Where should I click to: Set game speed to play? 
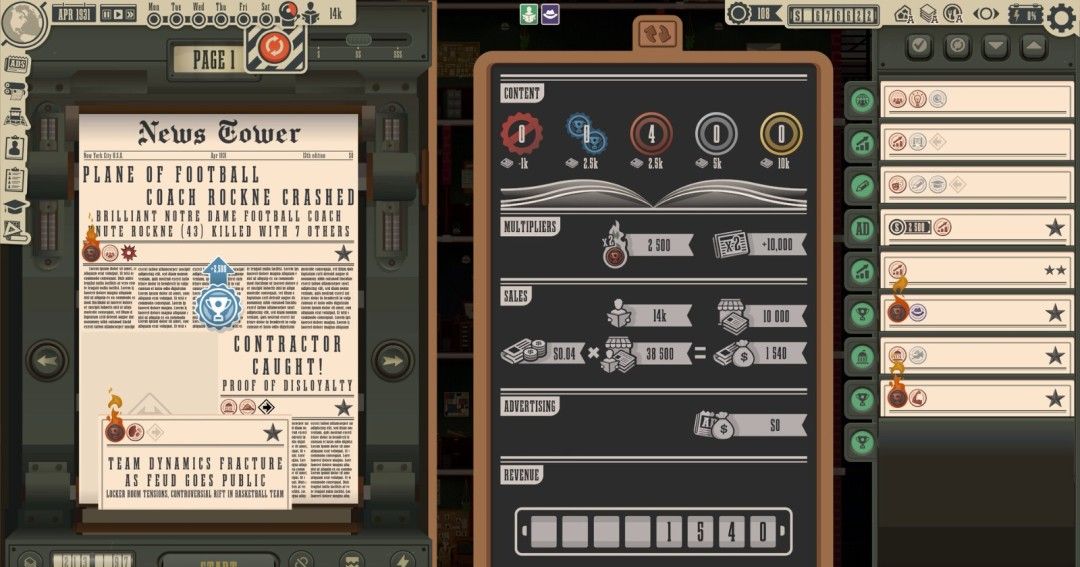click(x=117, y=15)
